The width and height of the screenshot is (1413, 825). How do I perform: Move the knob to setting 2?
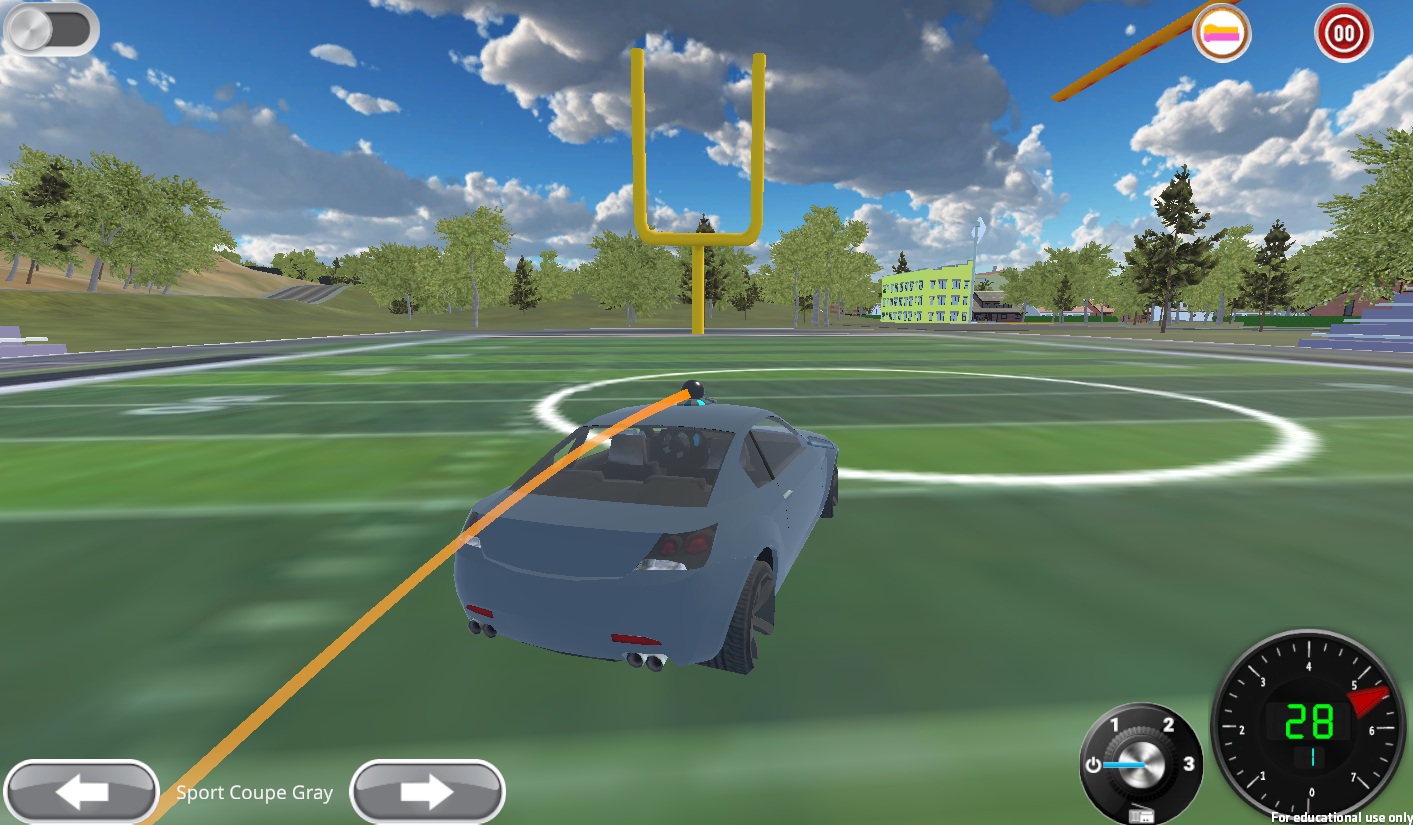1167,724
